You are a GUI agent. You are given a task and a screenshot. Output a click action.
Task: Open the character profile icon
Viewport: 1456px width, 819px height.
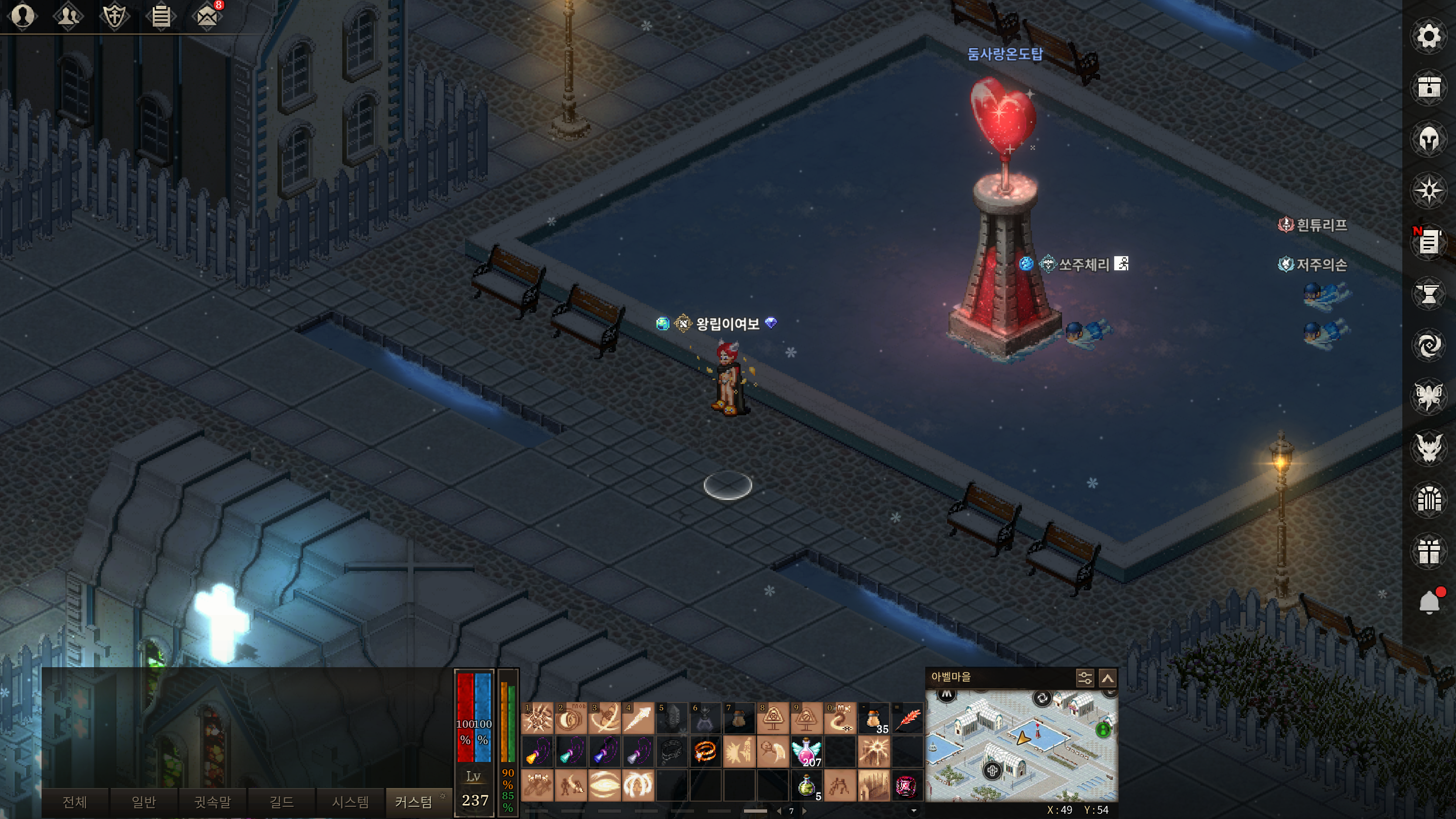23,16
